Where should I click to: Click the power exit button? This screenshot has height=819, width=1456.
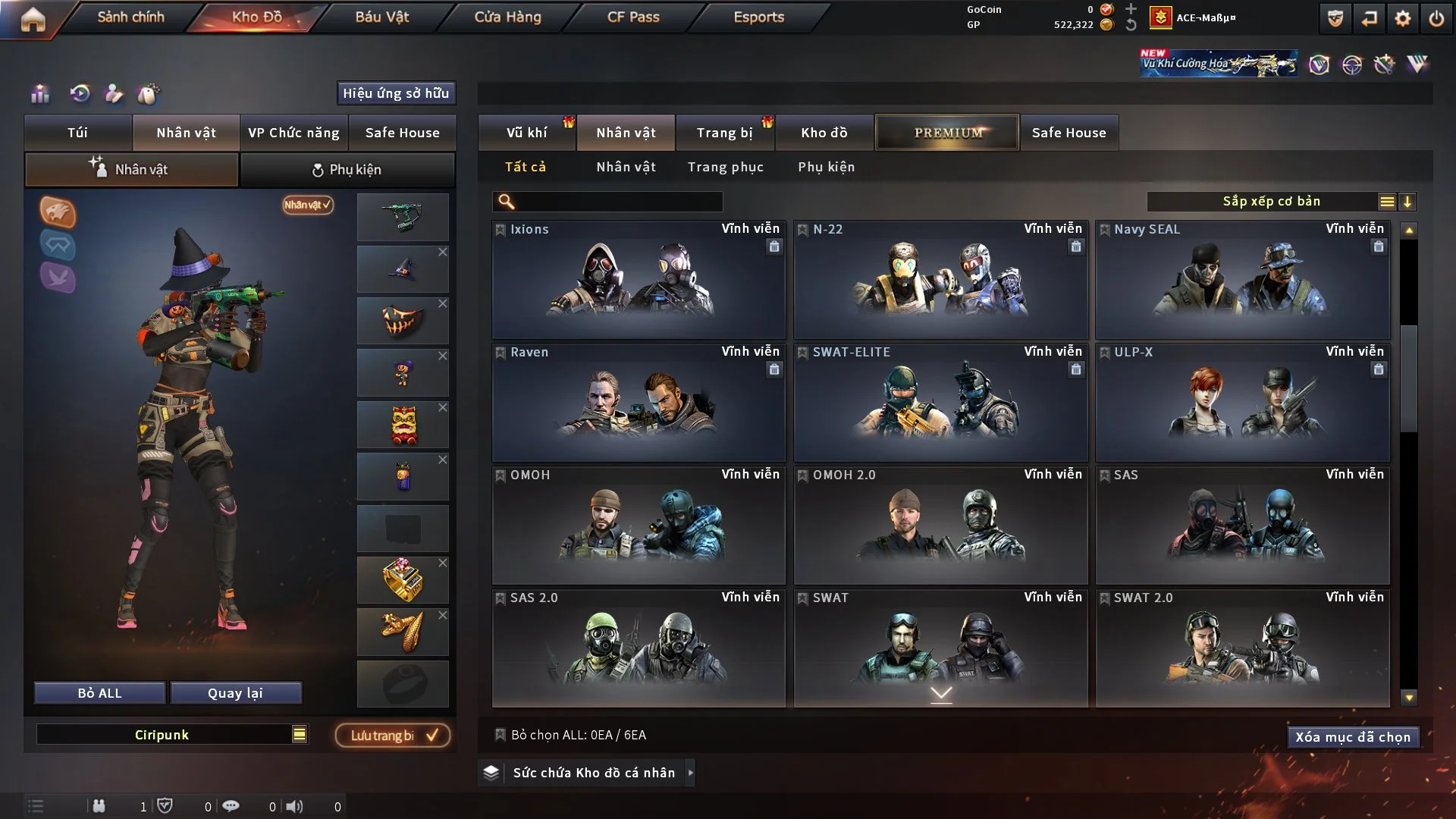(x=1436, y=18)
